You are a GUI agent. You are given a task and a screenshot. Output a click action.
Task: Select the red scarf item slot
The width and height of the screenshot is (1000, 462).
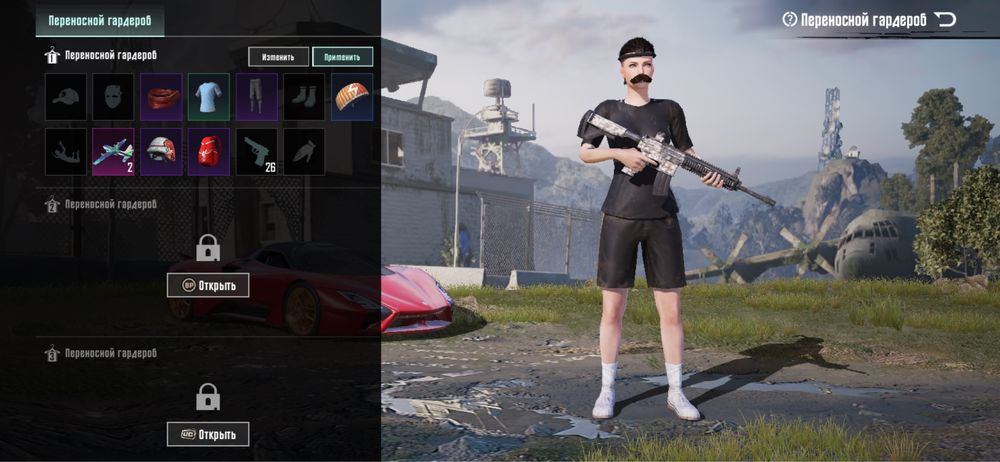tap(161, 97)
